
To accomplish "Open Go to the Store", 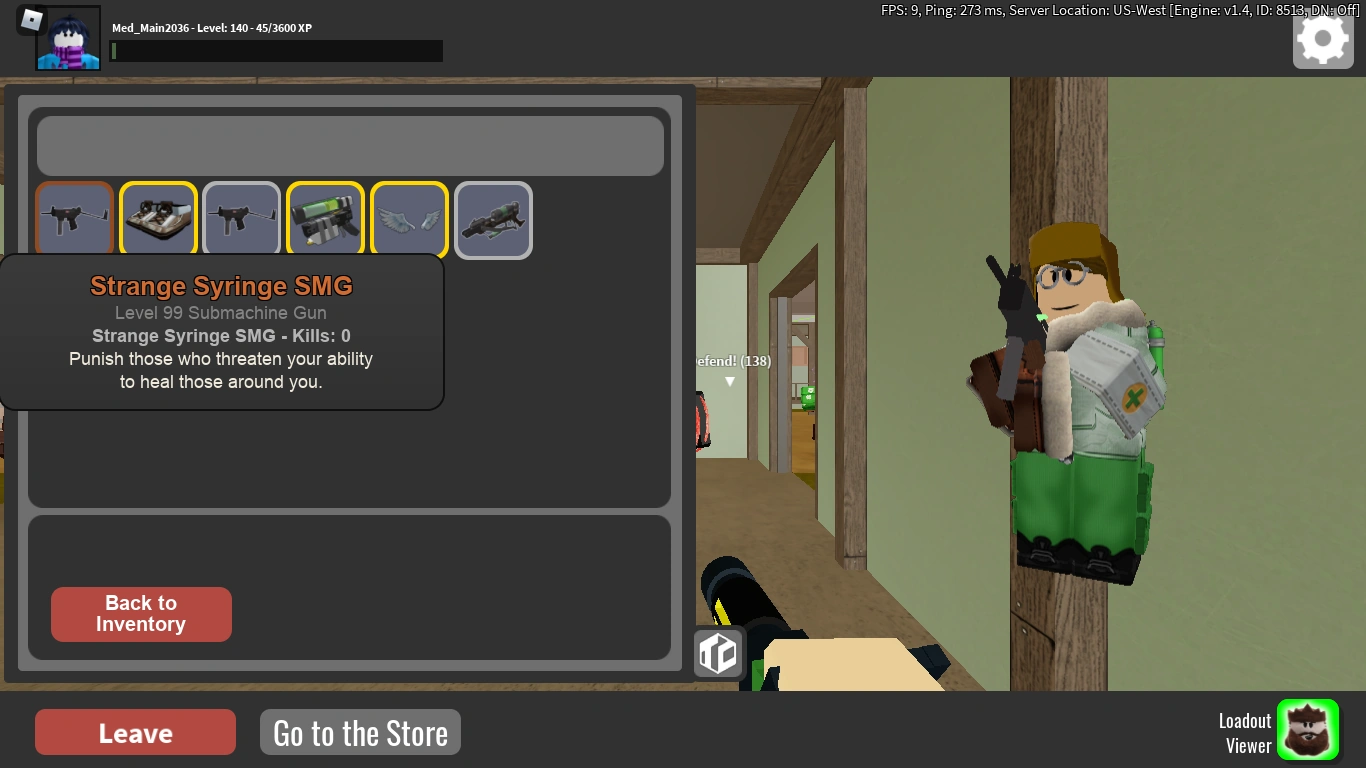I will click(x=360, y=731).
